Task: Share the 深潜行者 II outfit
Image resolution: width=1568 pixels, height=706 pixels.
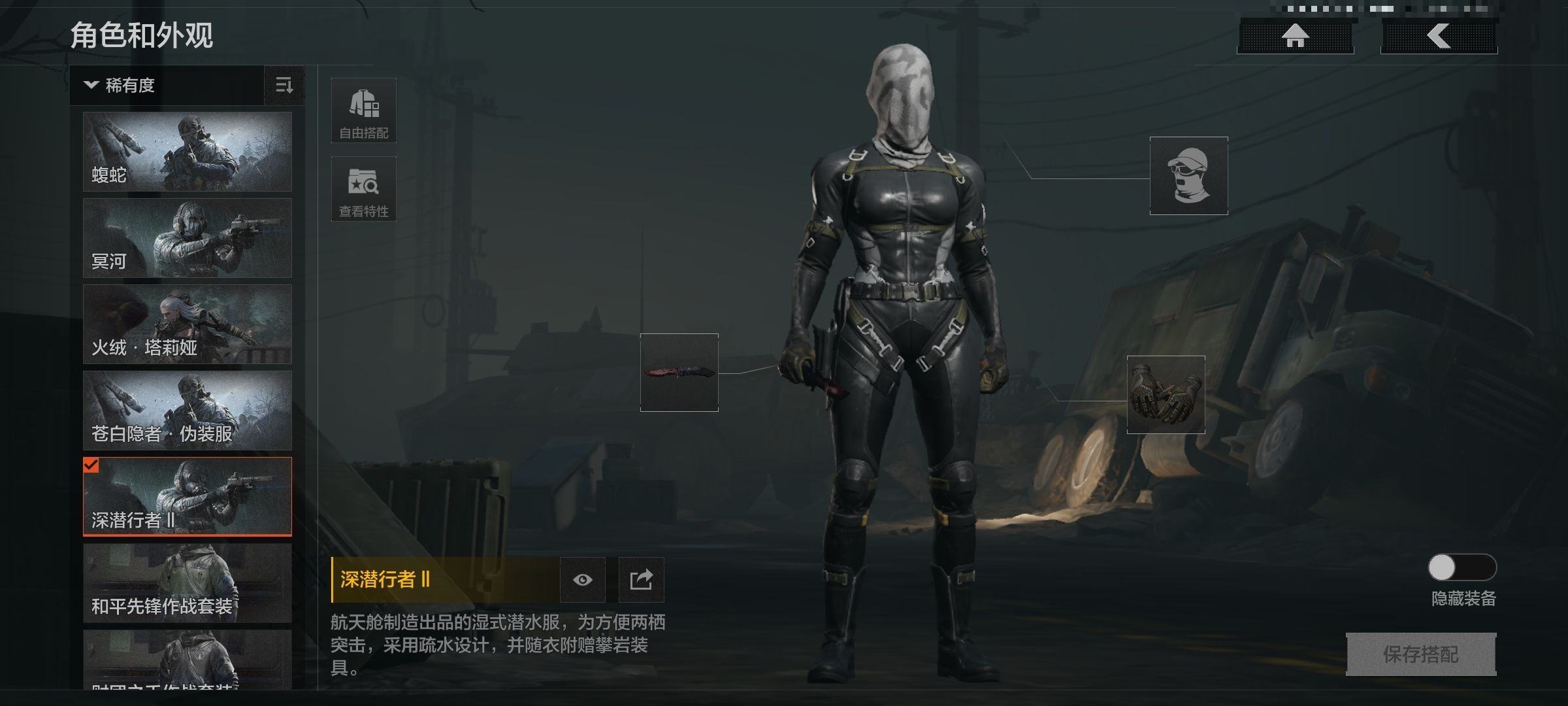Action: (x=641, y=580)
